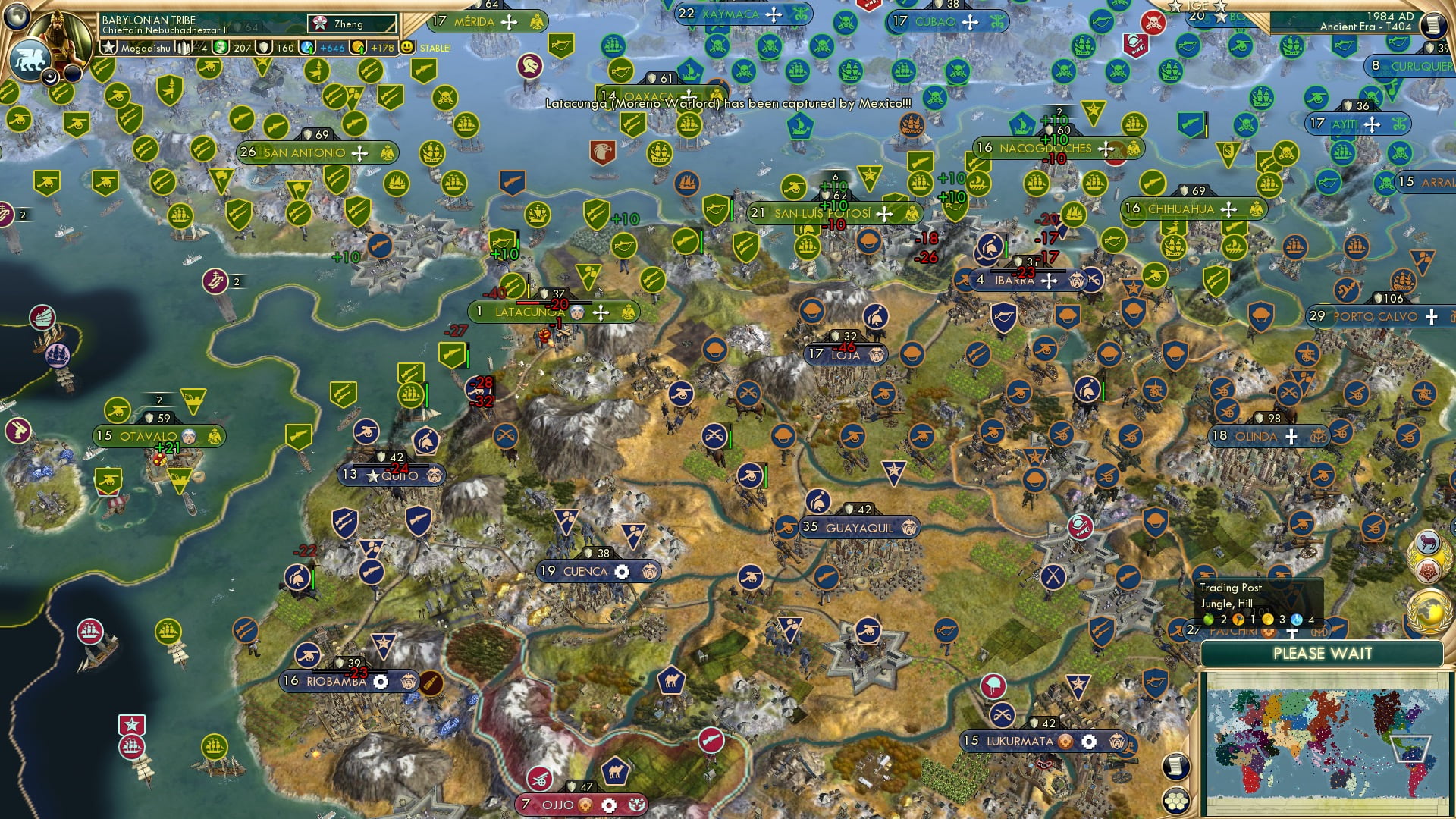Select the camel caravan icon near Ojjo
Screen dimensions: 1456x819
[x=617, y=772]
